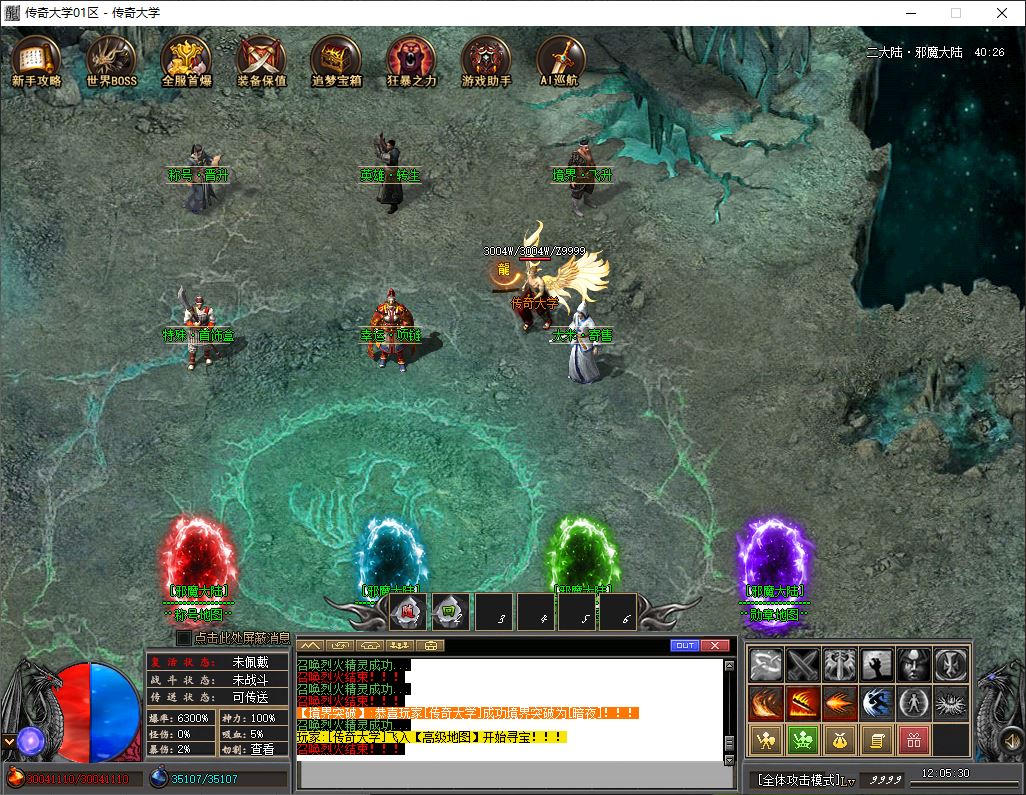
Task: Cast the flaming sword skill
Action: (x=803, y=703)
